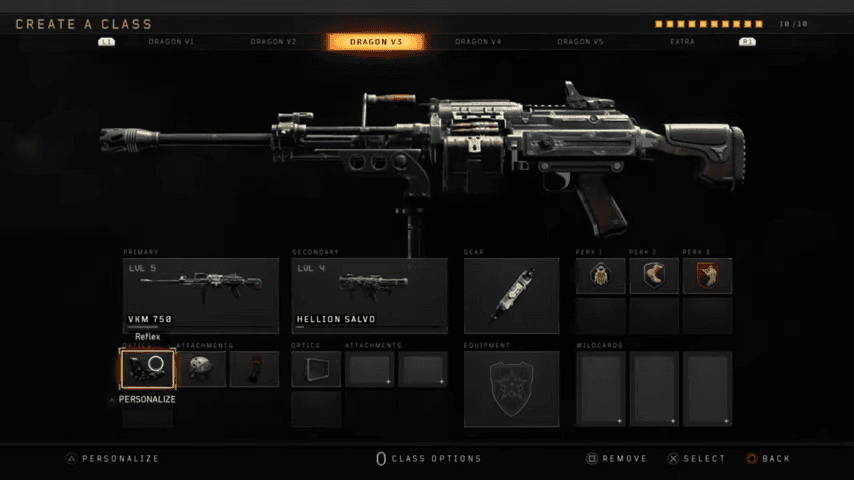Select the VKM 750 primary weapon slot
Viewport: 854px width, 480px height.
coord(201,295)
